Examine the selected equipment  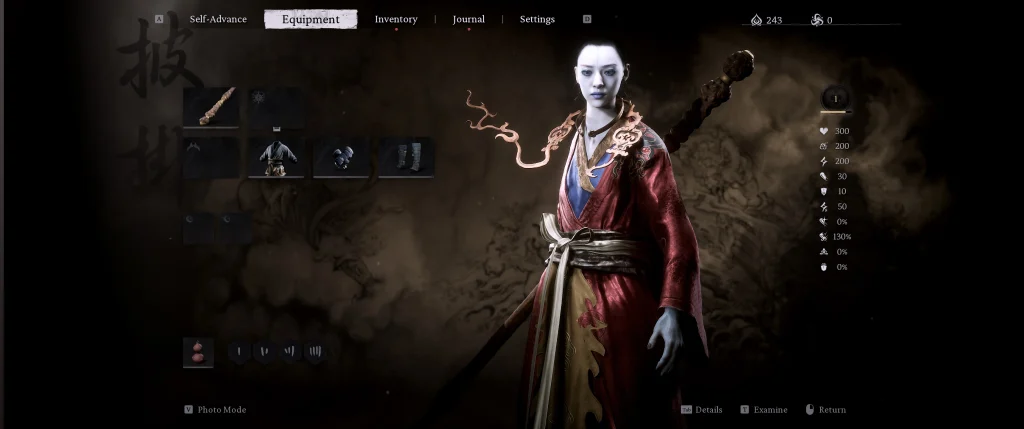click(769, 410)
